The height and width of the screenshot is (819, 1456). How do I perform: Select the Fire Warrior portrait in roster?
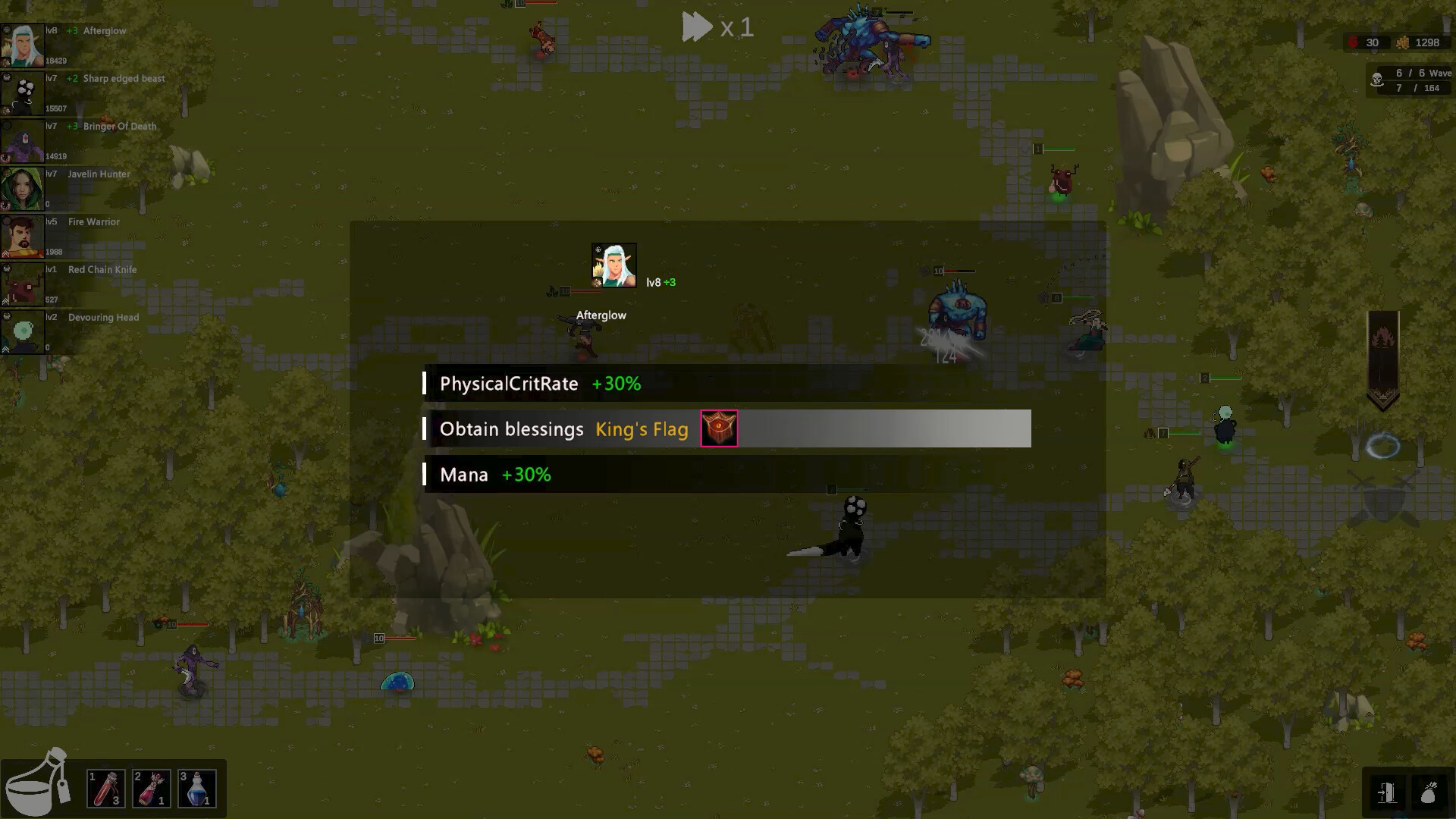click(24, 235)
